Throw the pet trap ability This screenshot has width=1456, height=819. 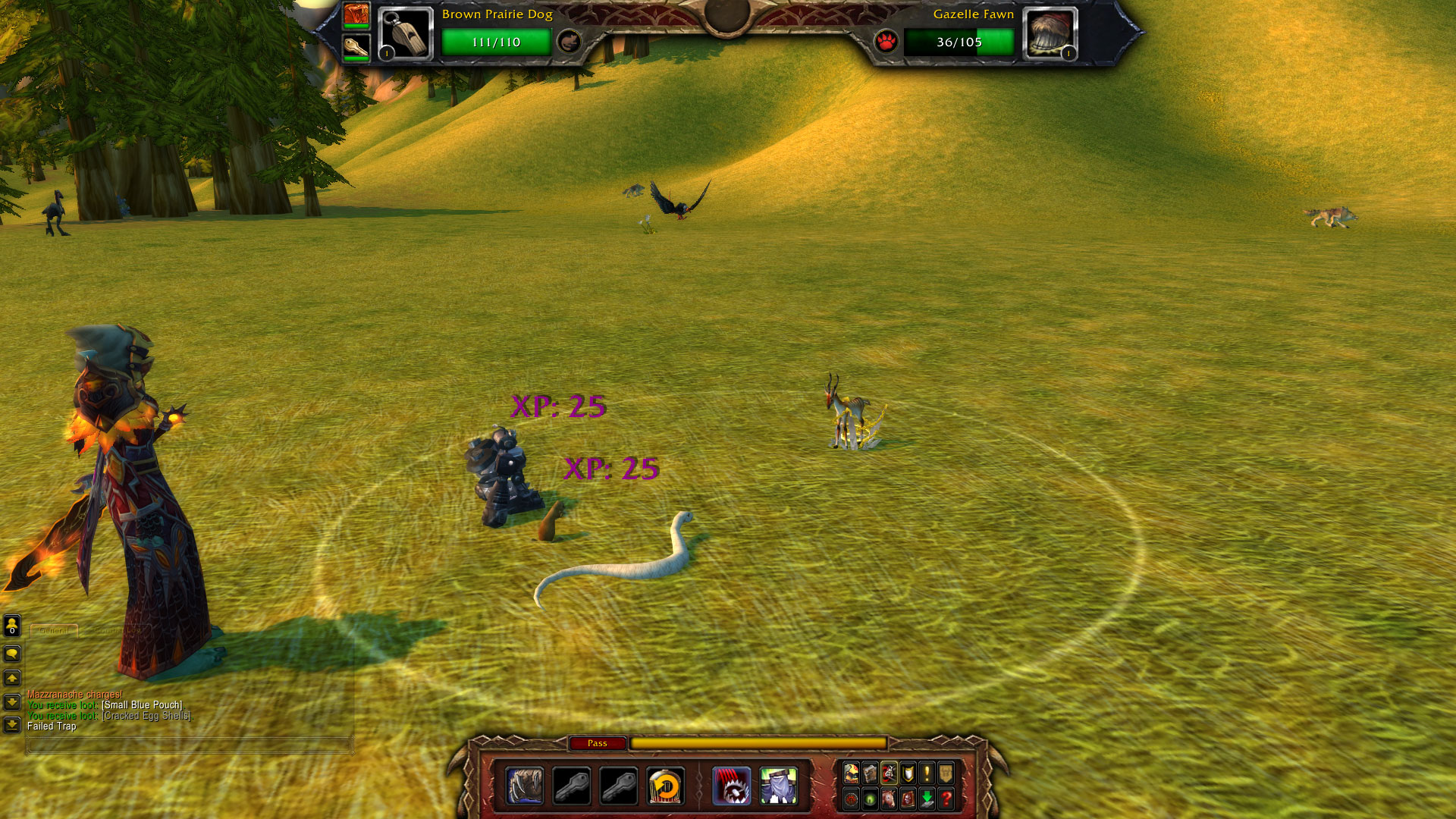(x=732, y=786)
